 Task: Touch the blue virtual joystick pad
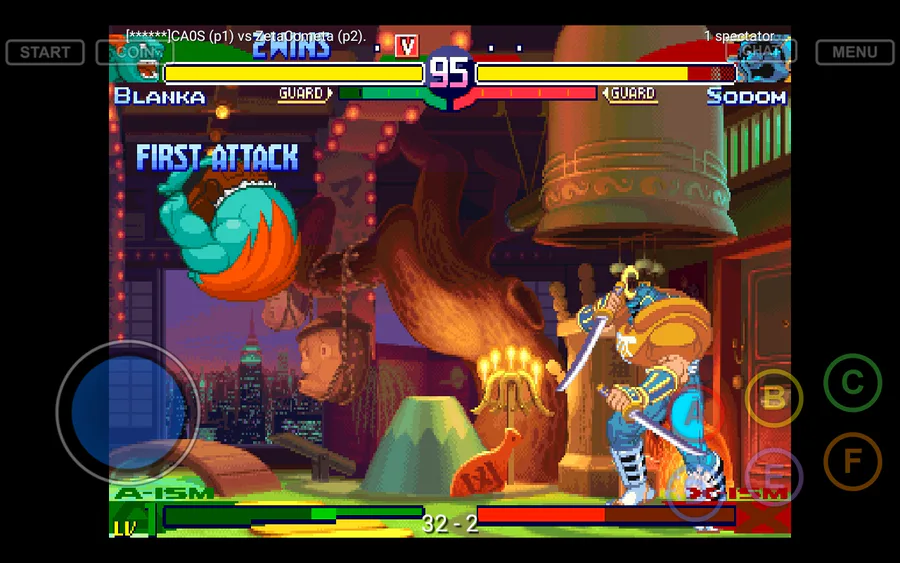127,413
